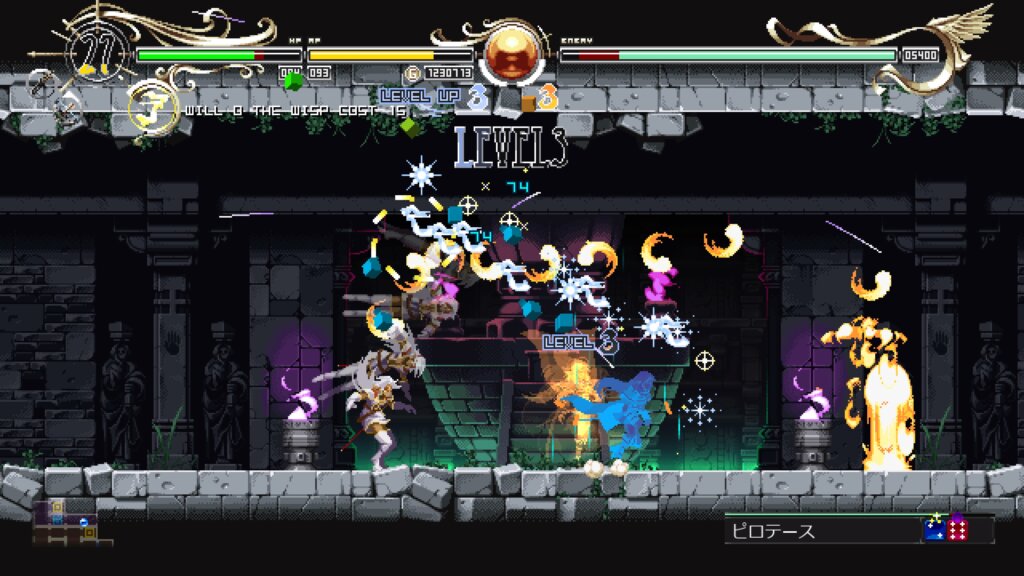Select the red dice status icon
The image size is (1024, 576).
[958, 529]
